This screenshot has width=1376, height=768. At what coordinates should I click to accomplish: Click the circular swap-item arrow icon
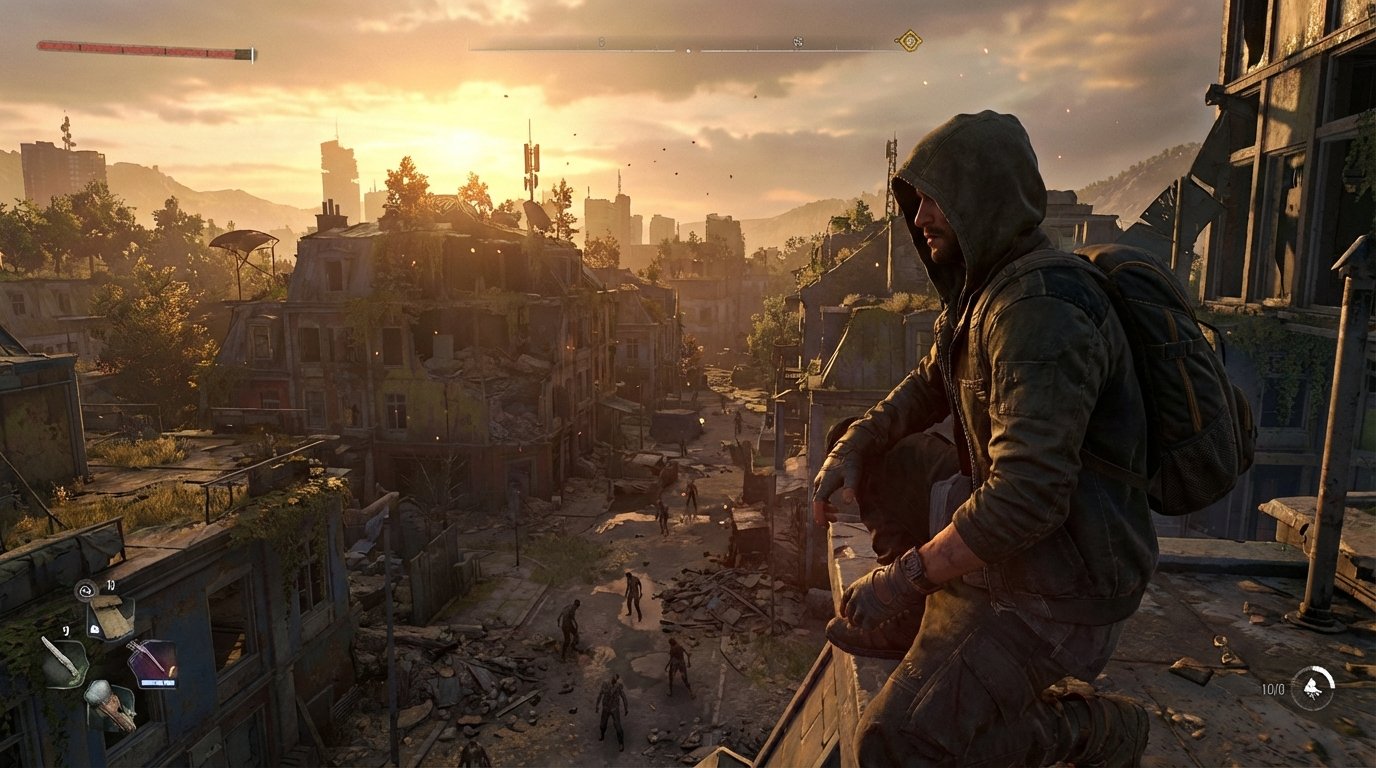coord(85,590)
